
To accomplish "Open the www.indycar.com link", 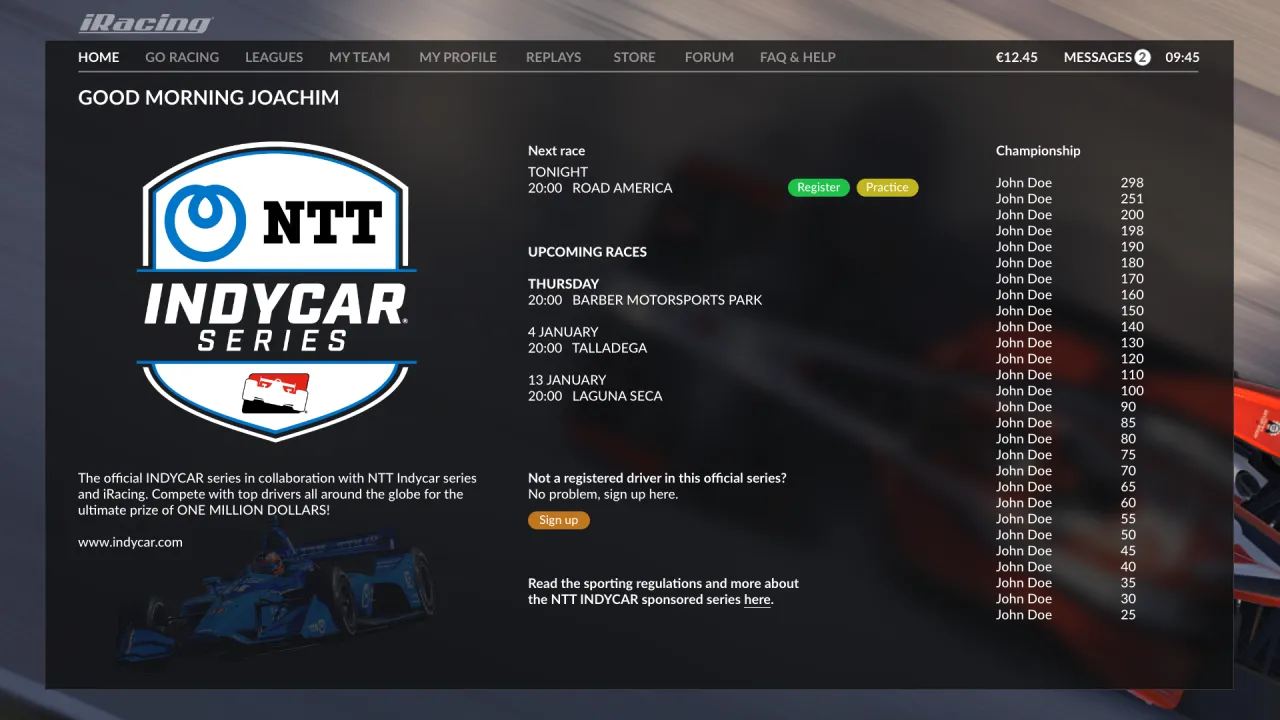I will tap(130, 542).
